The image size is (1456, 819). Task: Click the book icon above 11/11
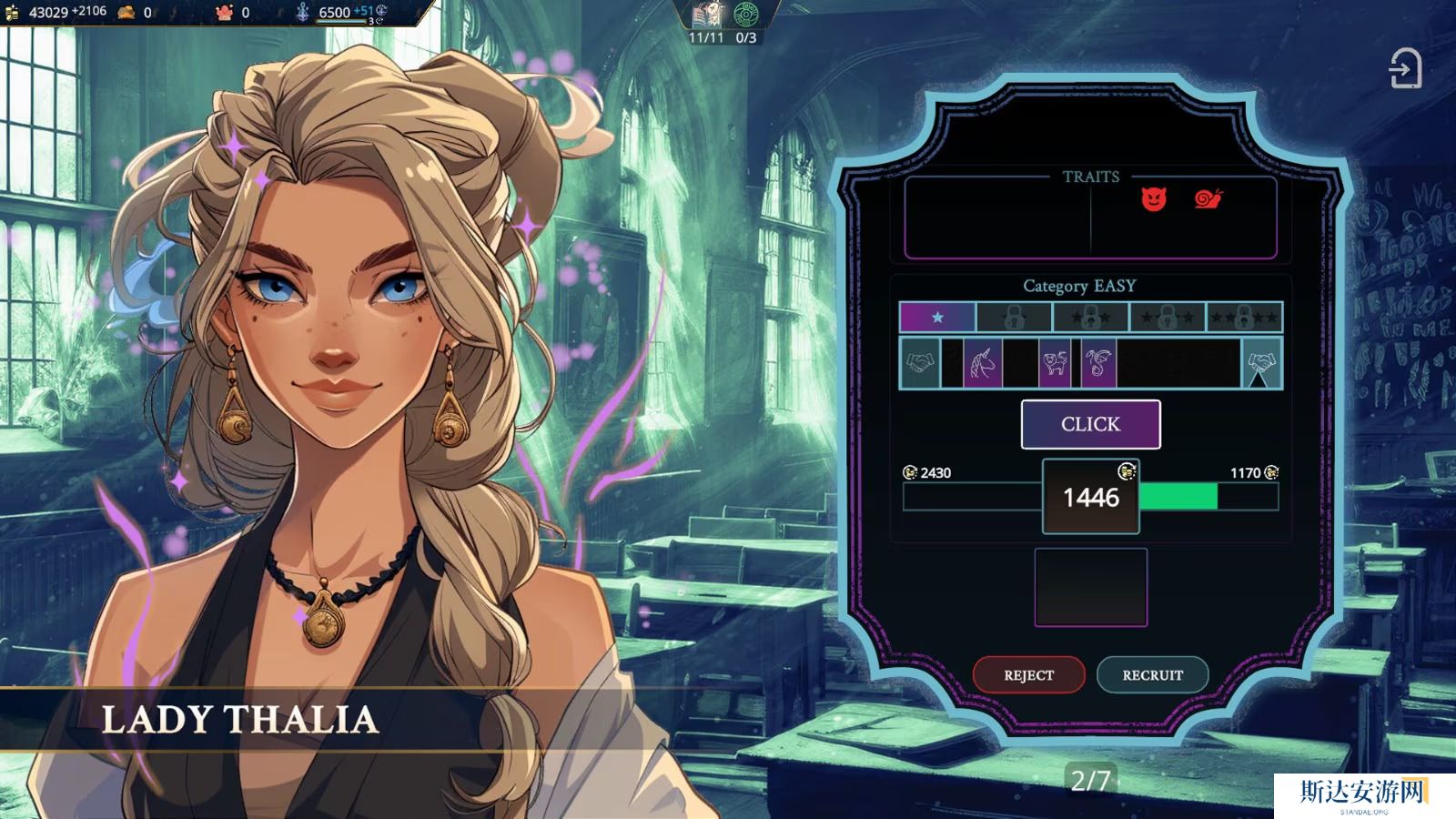point(706,15)
